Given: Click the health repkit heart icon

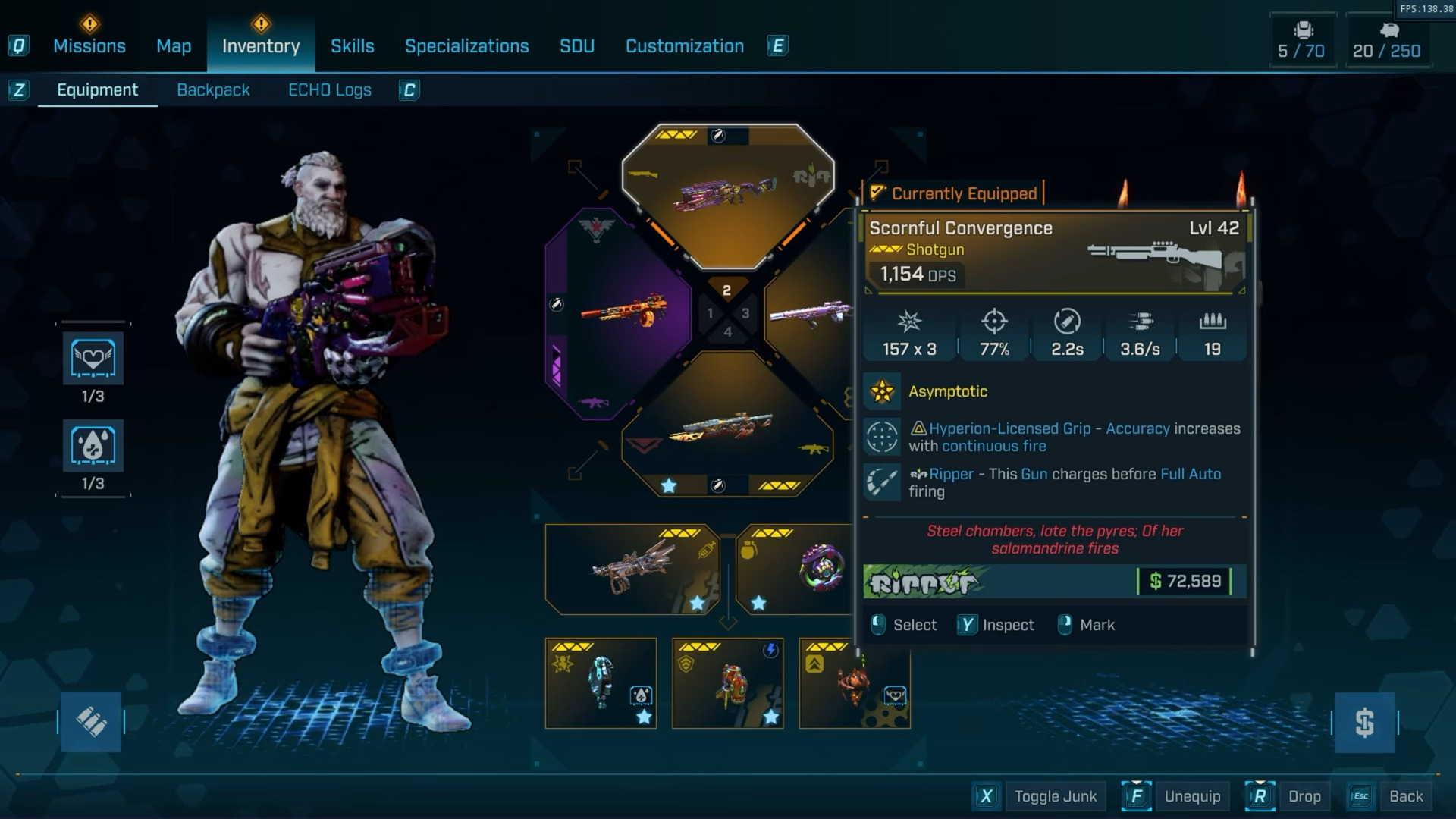Looking at the screenshot, I should pos(93,358).
